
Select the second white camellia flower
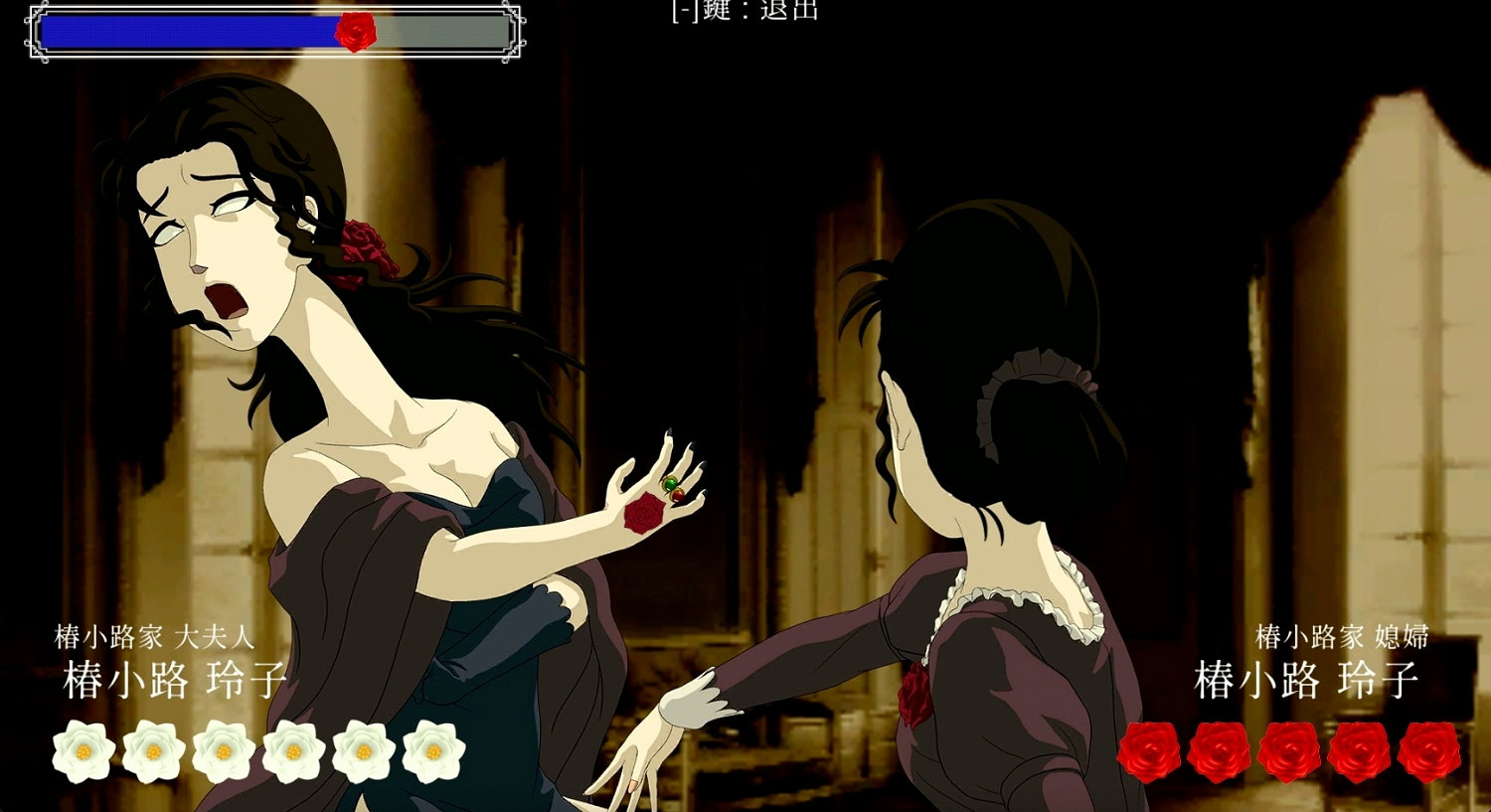click(155, 753)
